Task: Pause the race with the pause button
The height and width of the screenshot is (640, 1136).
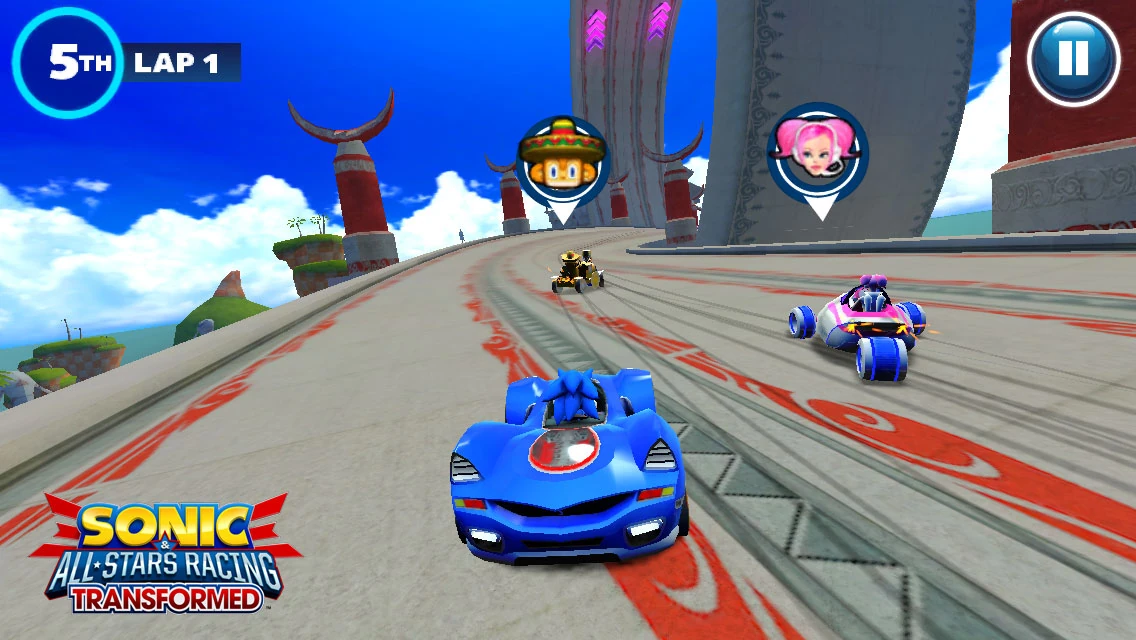Action: (1072, 59)
